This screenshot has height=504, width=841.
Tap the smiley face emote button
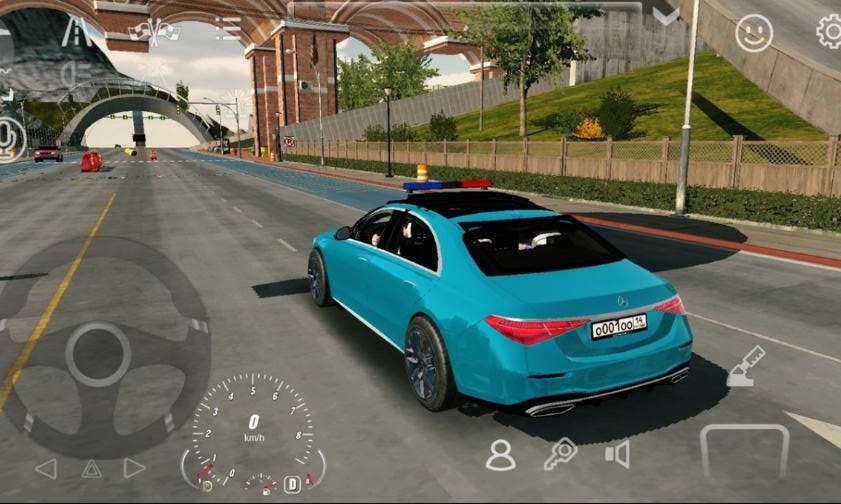(x=754, y=34)
